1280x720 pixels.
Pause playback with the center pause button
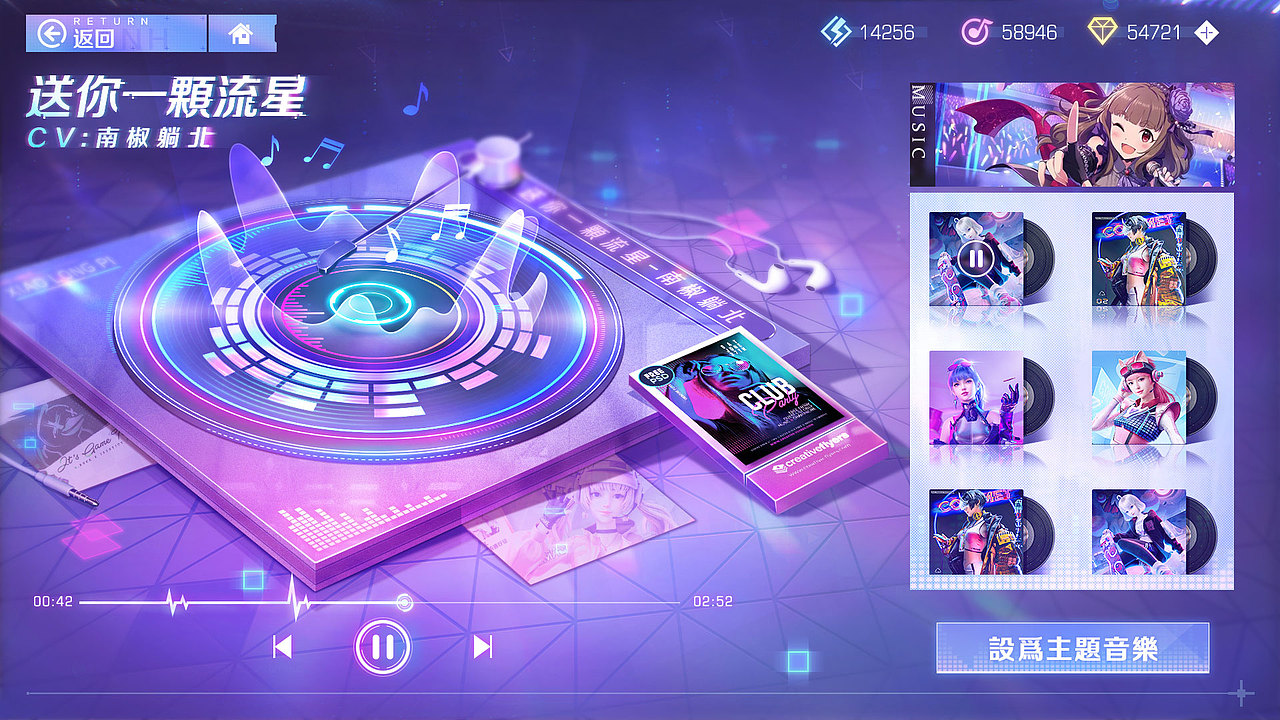[384, 647]
